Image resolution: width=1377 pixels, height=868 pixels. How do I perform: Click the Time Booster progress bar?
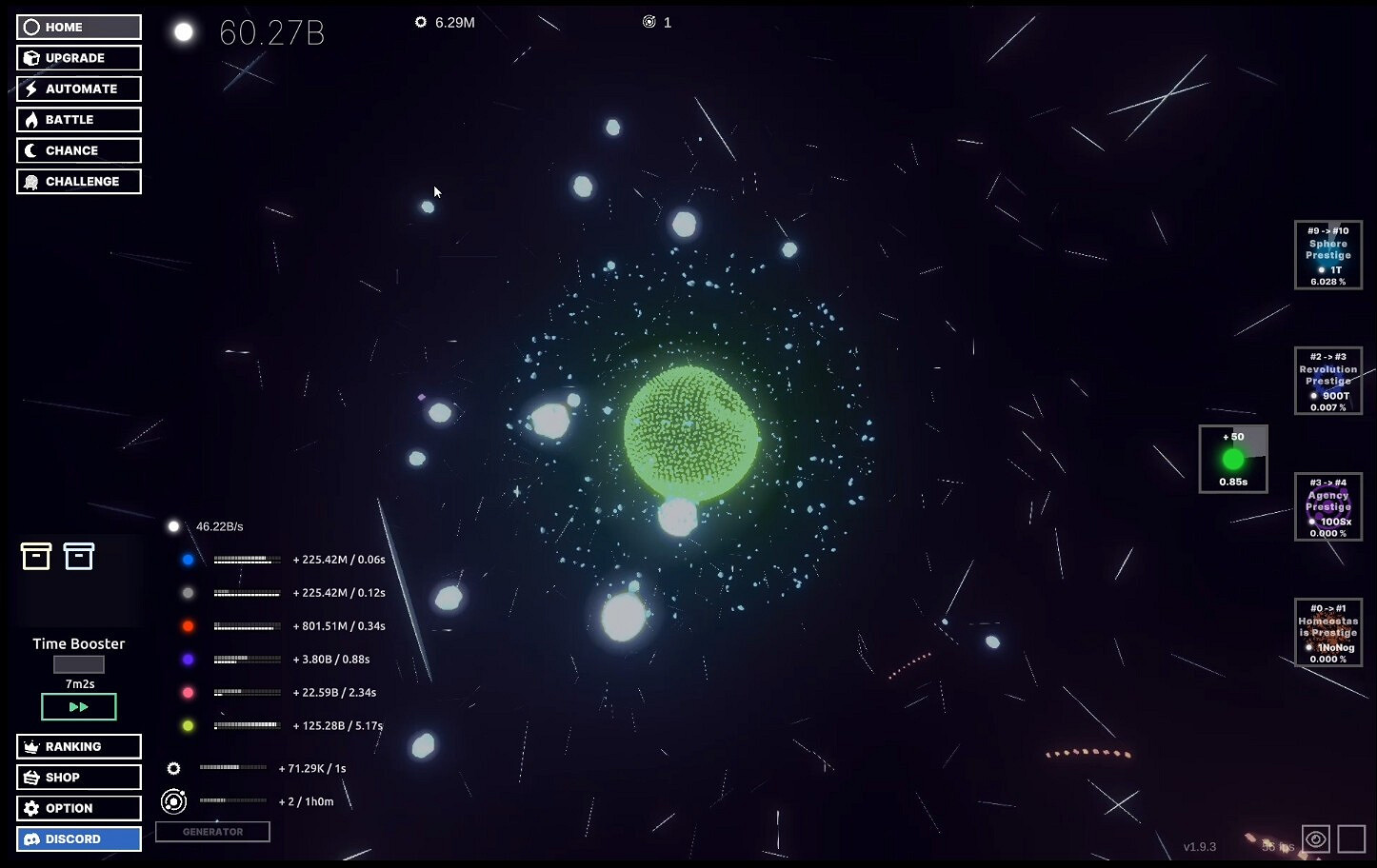tap(78, 663)
